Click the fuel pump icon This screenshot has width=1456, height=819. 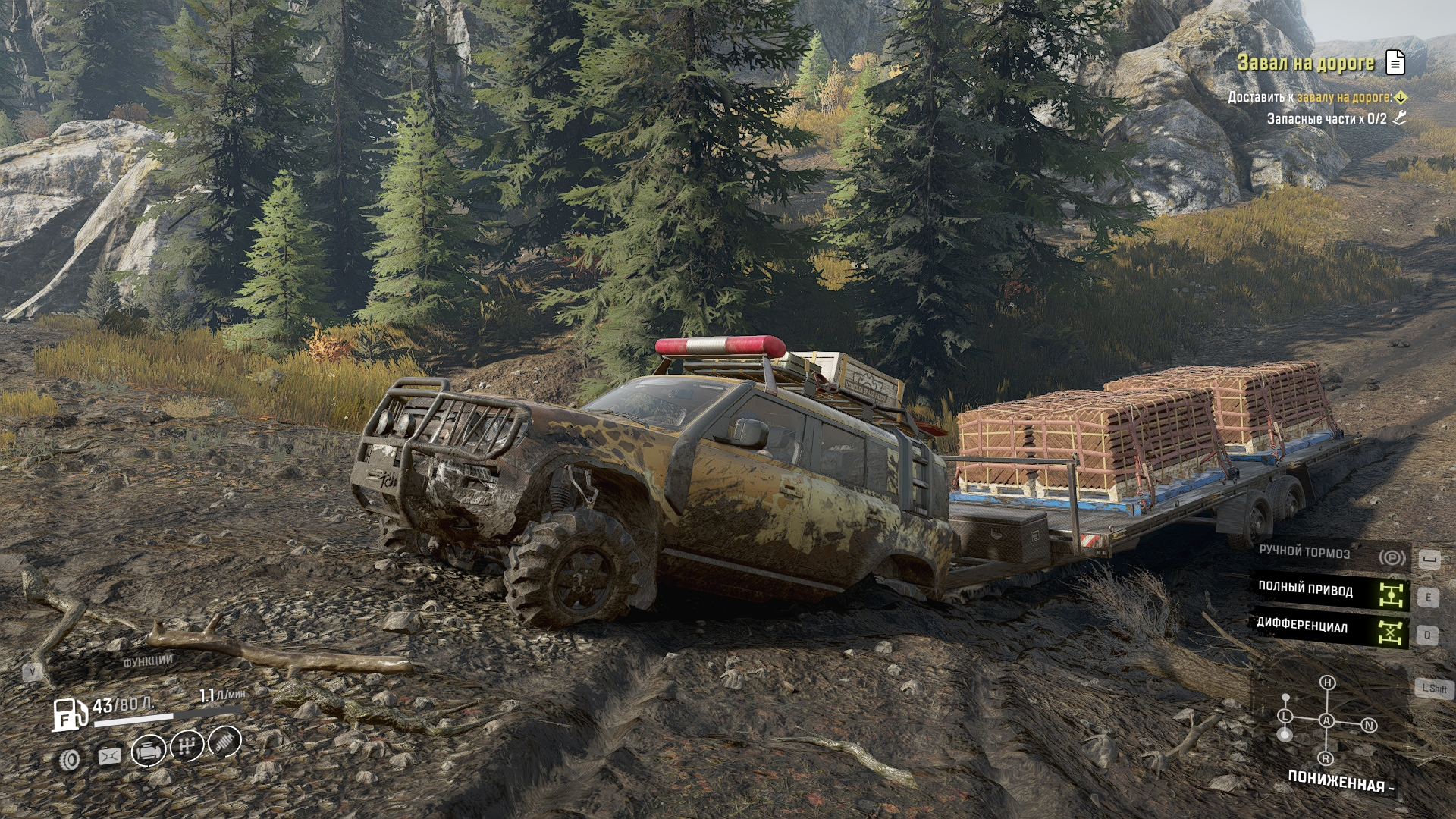point(69,714)
